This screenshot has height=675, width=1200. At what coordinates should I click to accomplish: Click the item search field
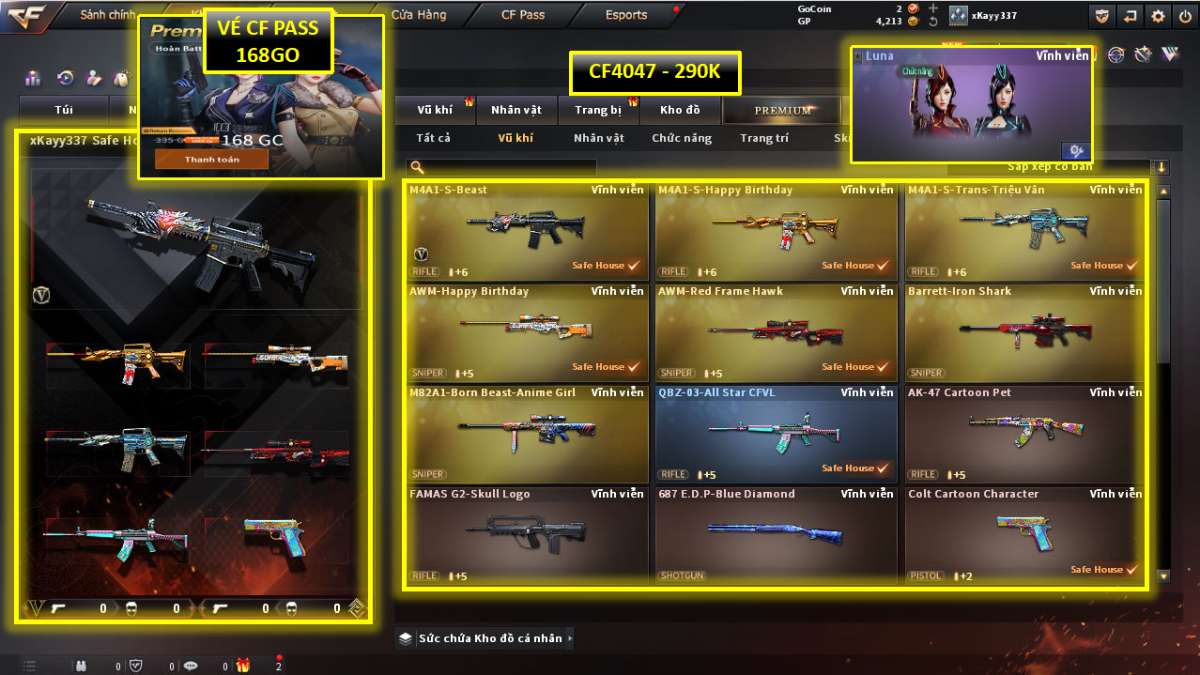coord(510,167)
